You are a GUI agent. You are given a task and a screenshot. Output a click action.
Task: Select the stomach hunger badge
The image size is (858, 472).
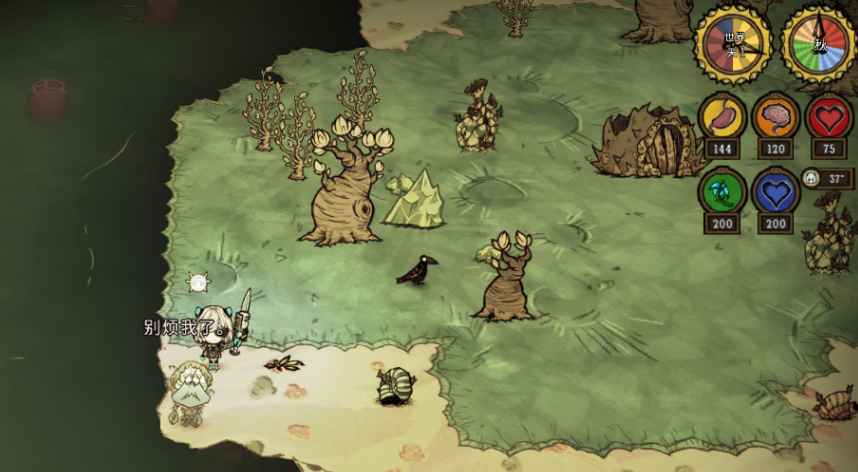[x=721, y=115]
